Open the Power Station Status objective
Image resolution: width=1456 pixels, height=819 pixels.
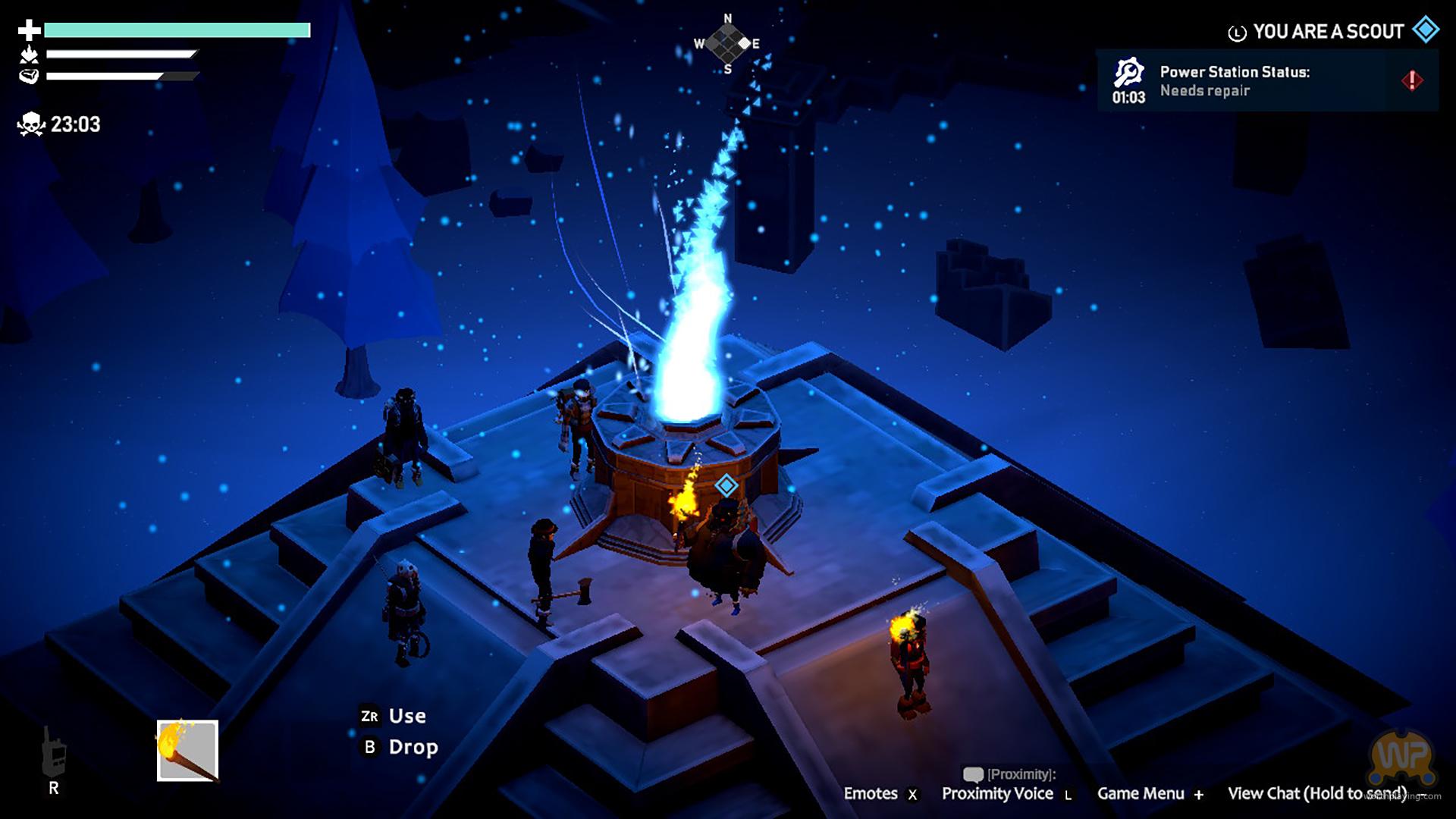(1234, 81)
